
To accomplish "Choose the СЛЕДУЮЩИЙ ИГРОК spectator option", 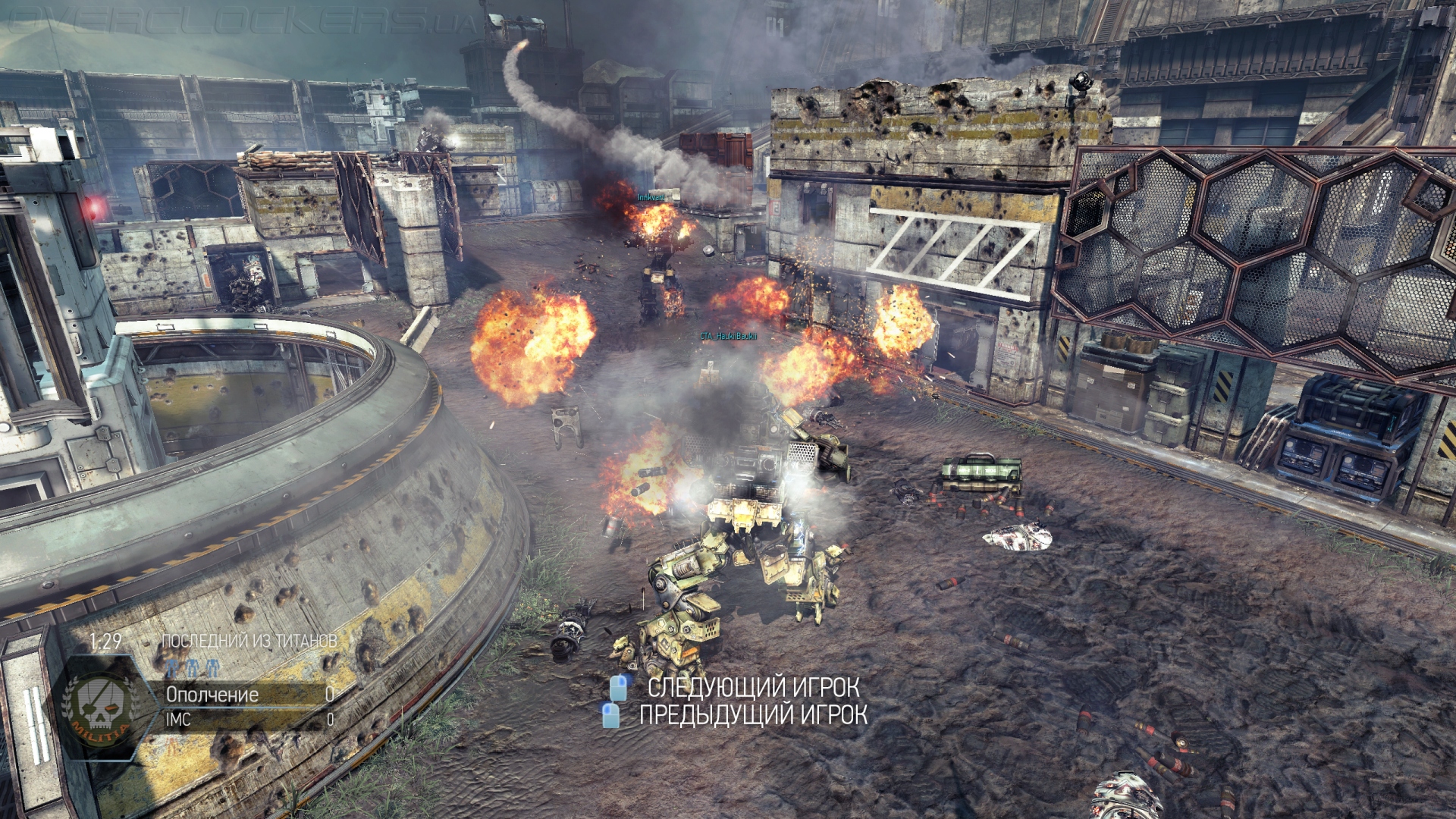I will [x=752, y=688].
